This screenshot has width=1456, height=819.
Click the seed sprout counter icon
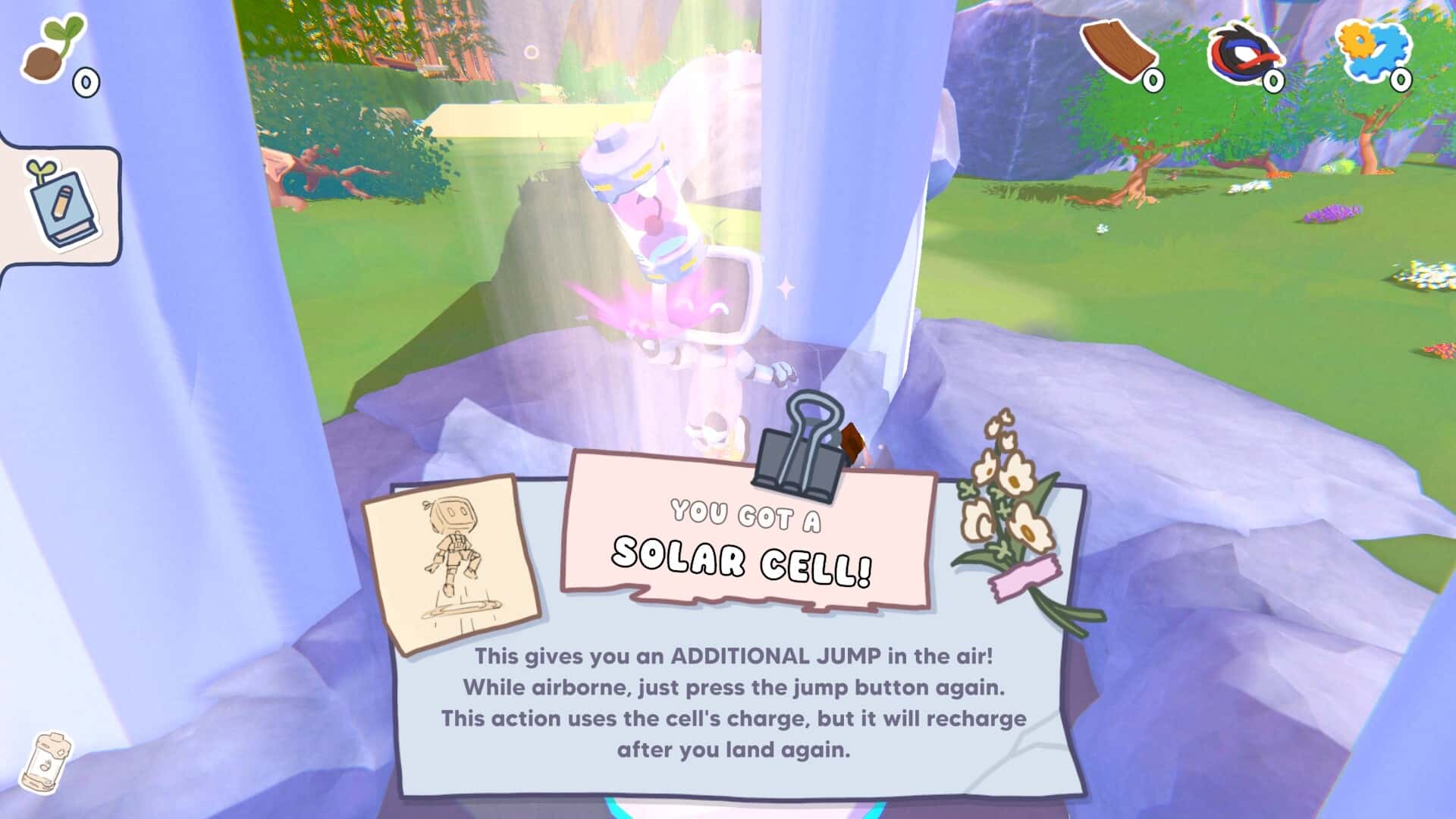pyautogui.click(x=52, y=50)
